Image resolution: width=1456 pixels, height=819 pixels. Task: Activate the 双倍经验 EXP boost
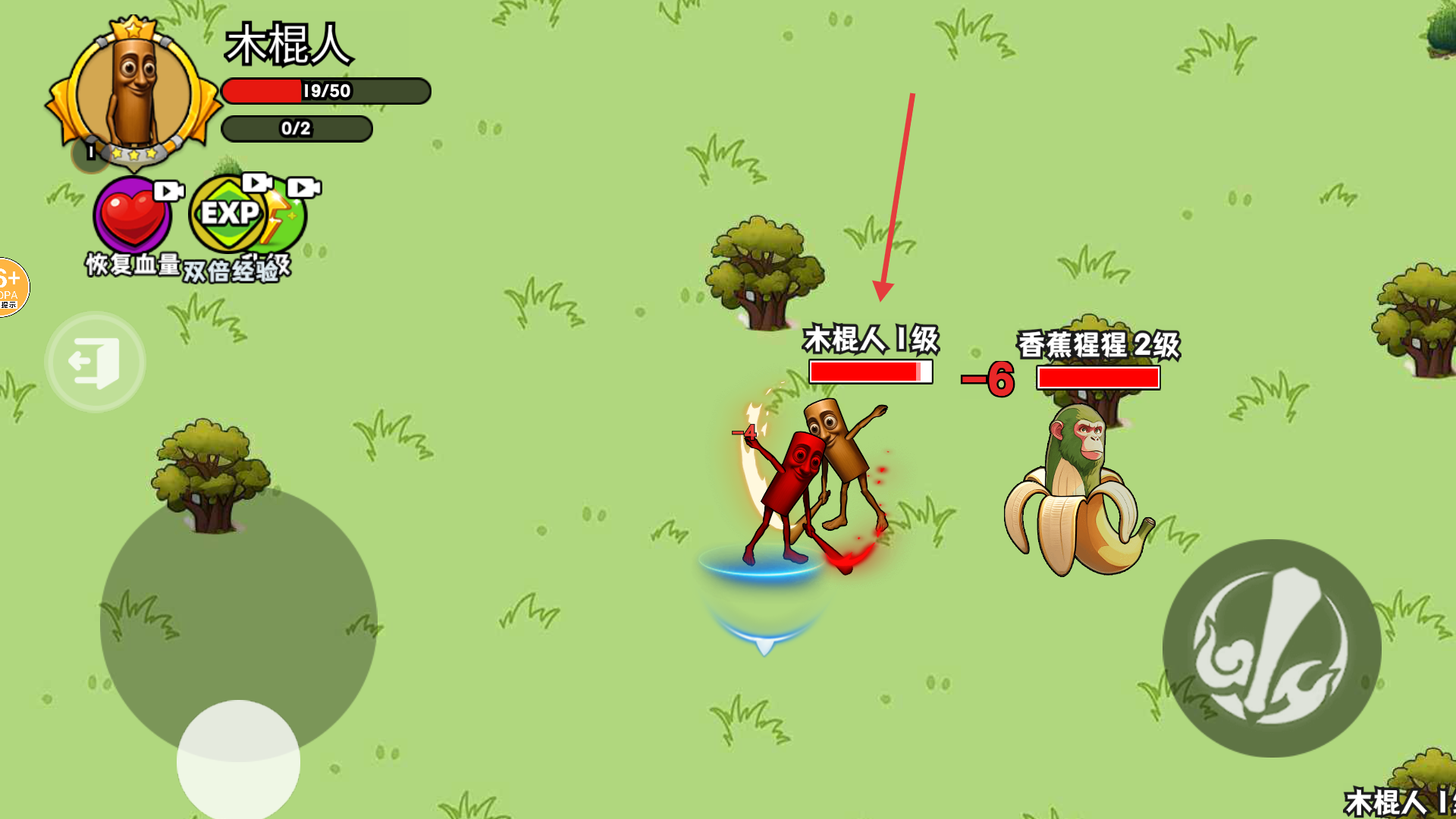coord(227,215)
